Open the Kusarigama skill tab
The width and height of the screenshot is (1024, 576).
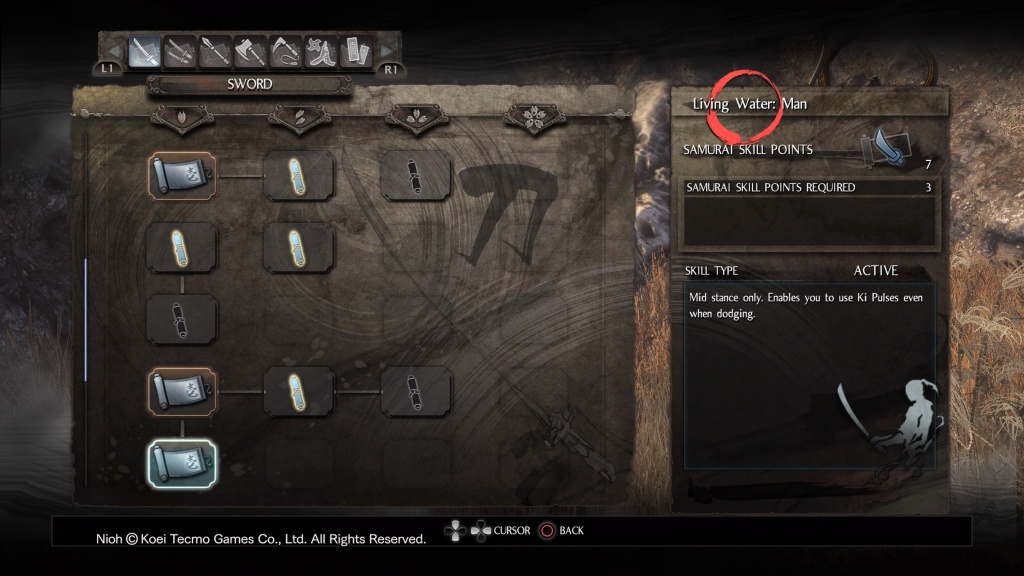coord(285,49)
